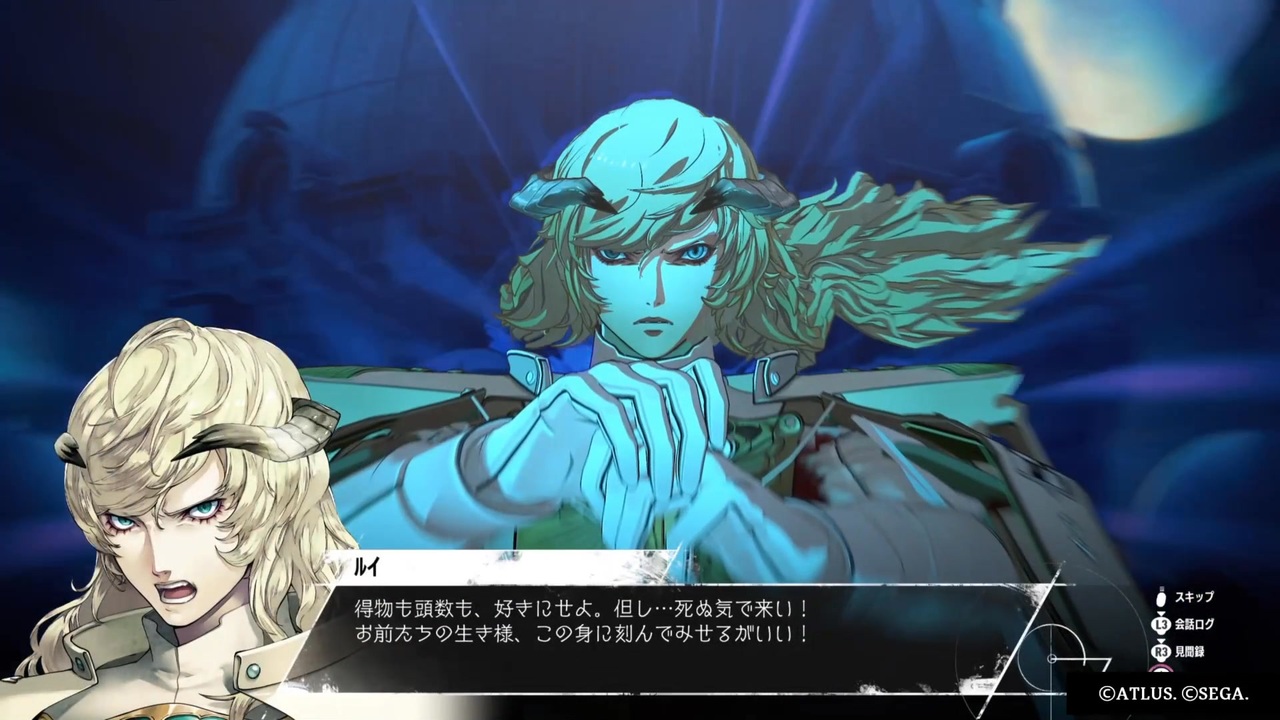
Task: Click the touchpad Skip (スキップ) icon
Action: pyautogui.click(x=1161, y=596)
